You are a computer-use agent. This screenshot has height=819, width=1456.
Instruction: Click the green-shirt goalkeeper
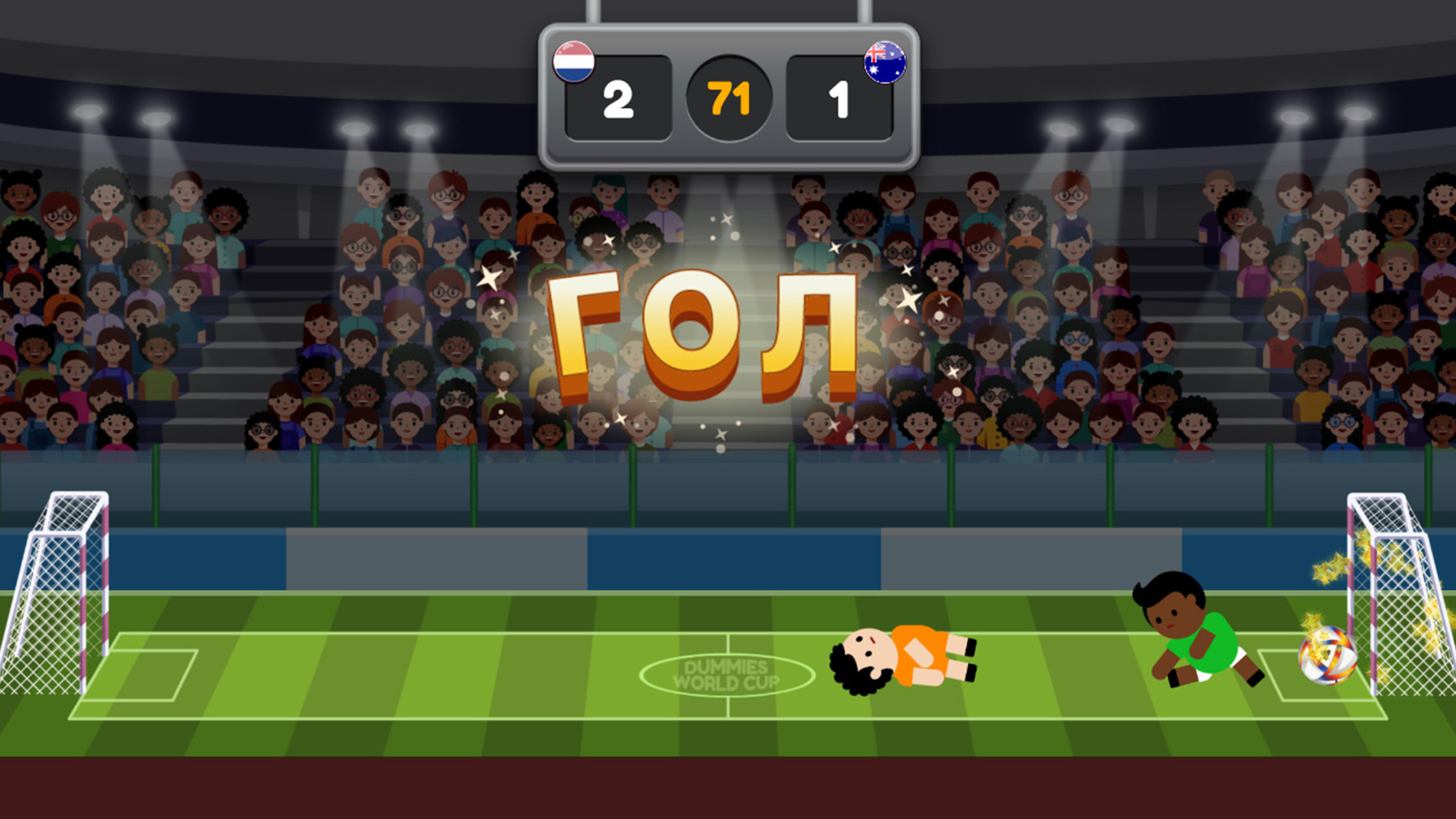tap(1201, 640)
